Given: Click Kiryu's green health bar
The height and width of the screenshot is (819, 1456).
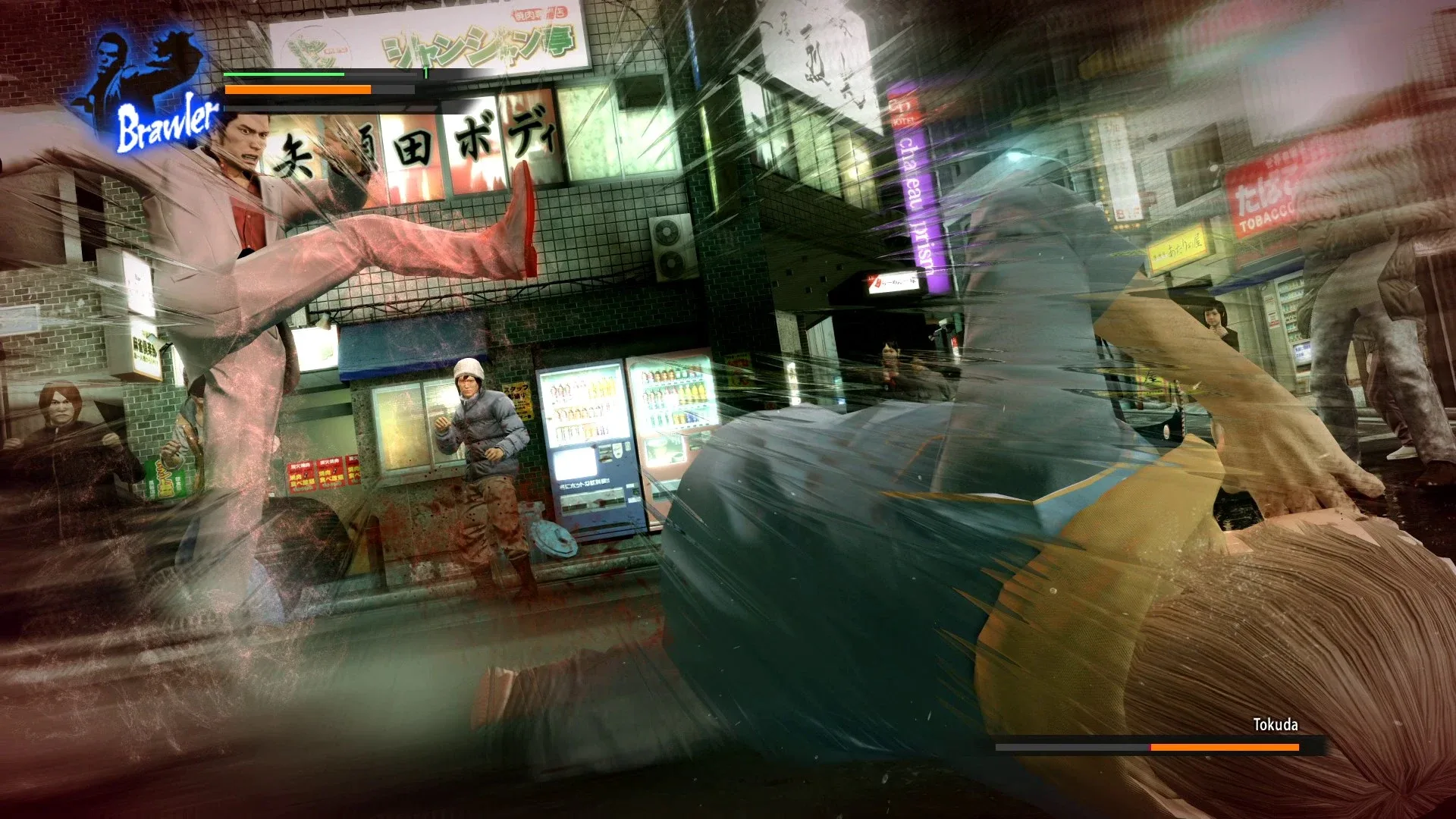Looking at the screenshot, I should [284, 76].
